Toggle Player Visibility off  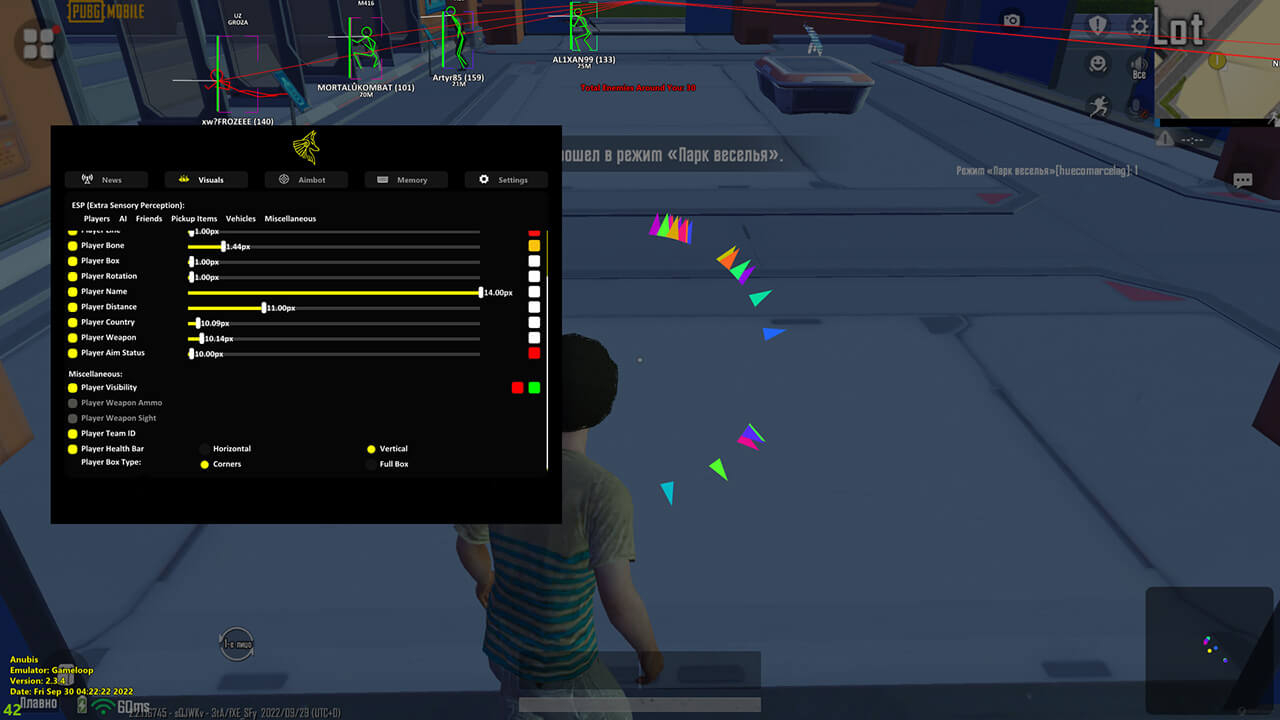(x=75, y=387)
